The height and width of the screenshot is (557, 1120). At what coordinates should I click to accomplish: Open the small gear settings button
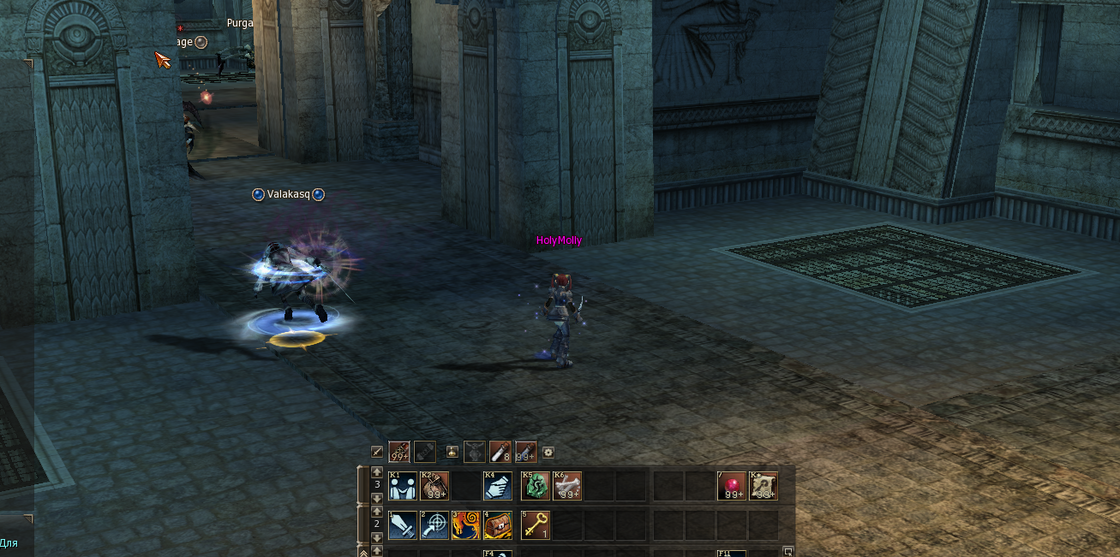point(548,452)
